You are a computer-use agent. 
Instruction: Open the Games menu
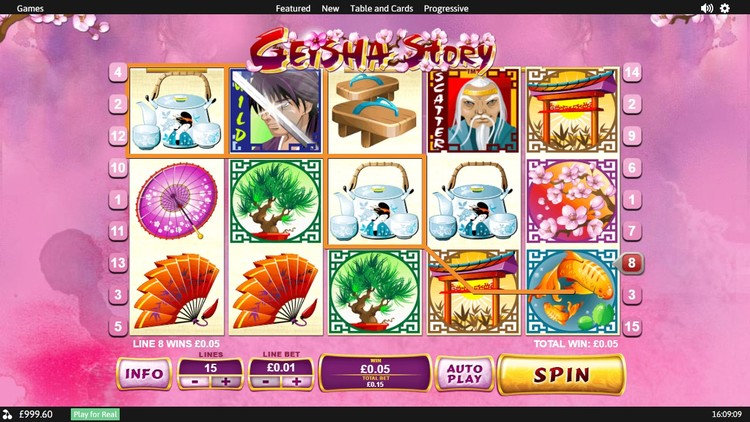pos(30,8)
